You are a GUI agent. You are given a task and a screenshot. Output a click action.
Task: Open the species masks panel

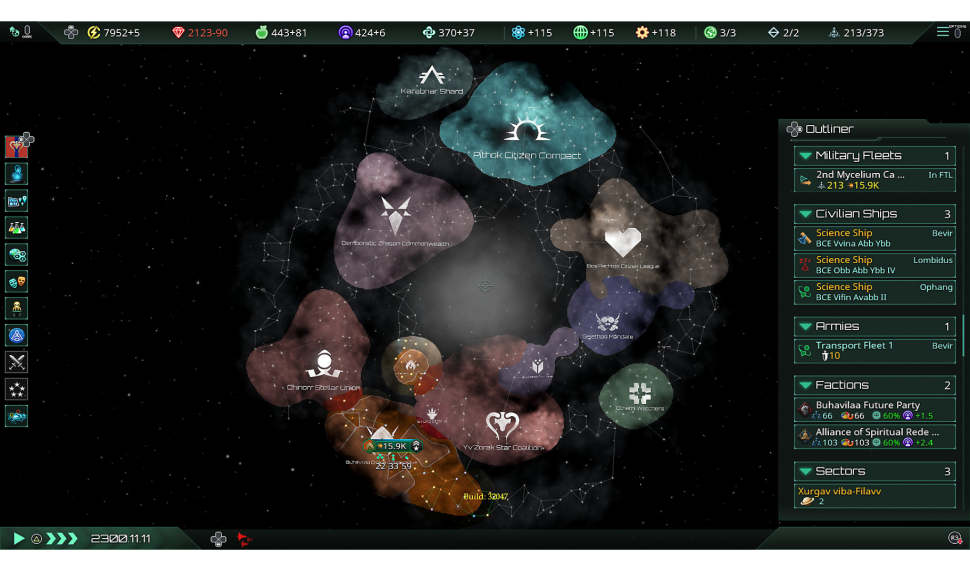point(16,282)
